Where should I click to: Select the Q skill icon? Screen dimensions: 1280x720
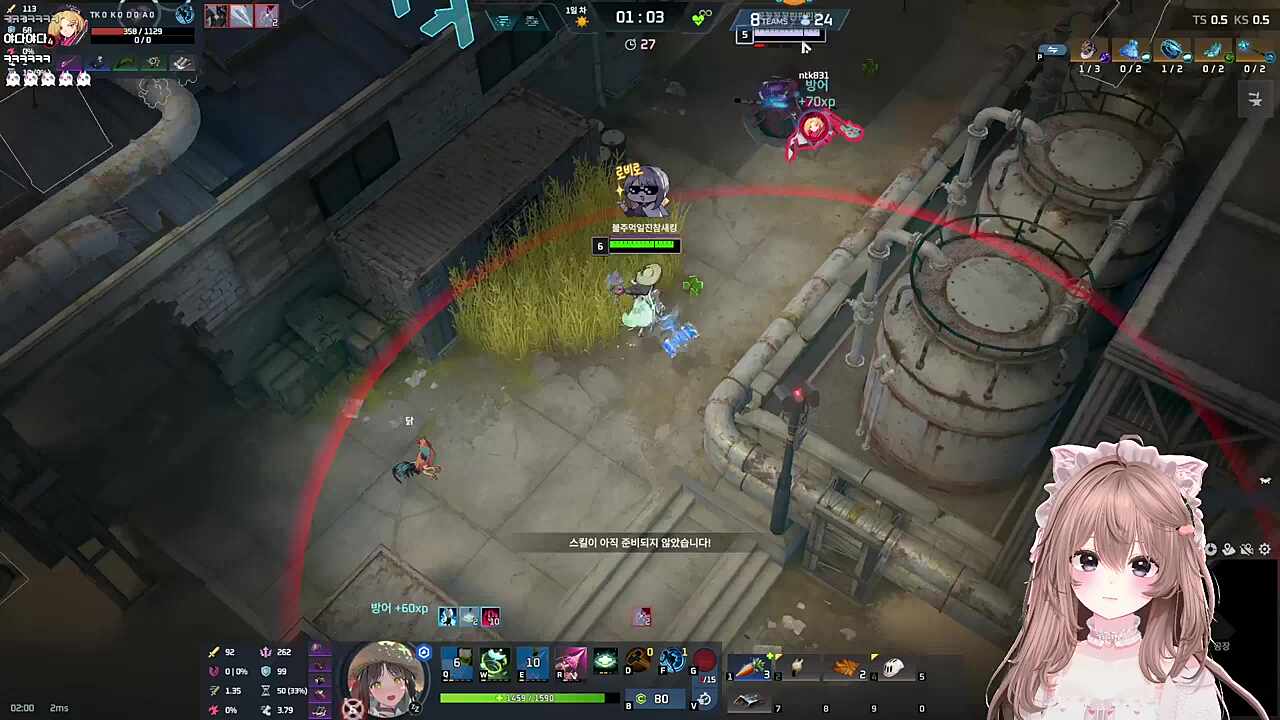click(x=457, y=663)
